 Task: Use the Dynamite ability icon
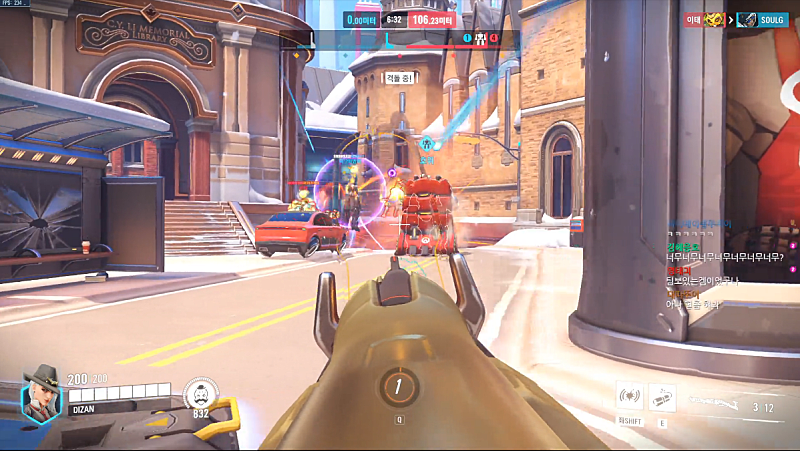pyautogui.click(x=661, y=397)
